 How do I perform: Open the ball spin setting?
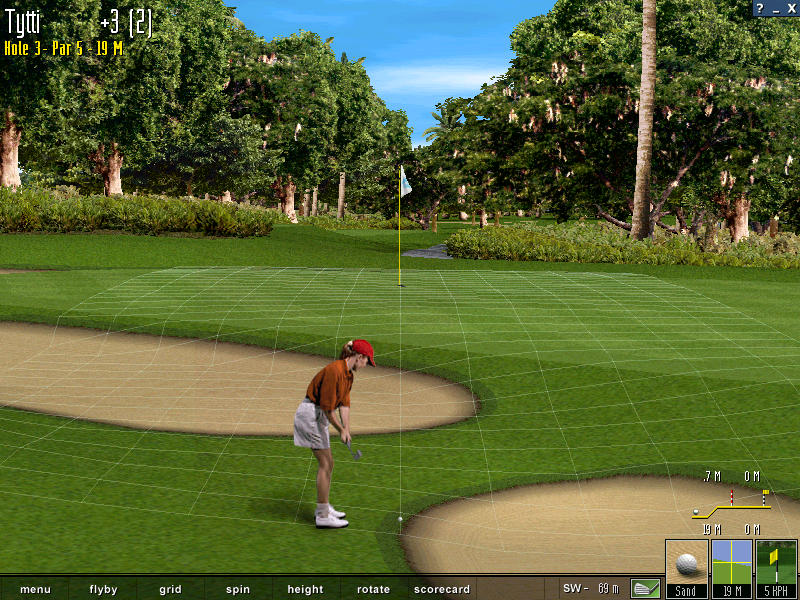pos(238,589)
